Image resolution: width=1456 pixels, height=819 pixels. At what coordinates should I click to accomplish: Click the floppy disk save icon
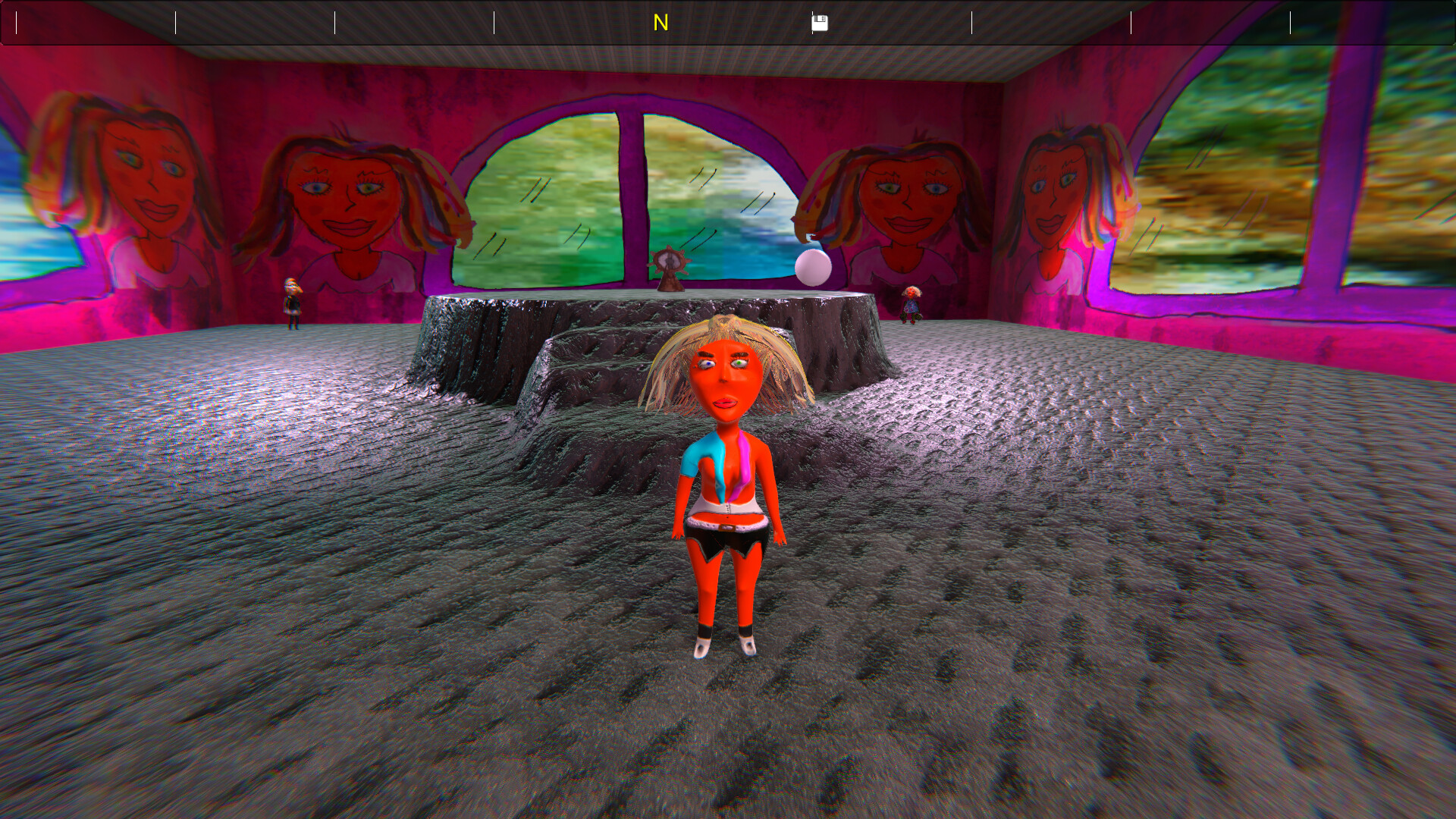(x=821, y=23)
